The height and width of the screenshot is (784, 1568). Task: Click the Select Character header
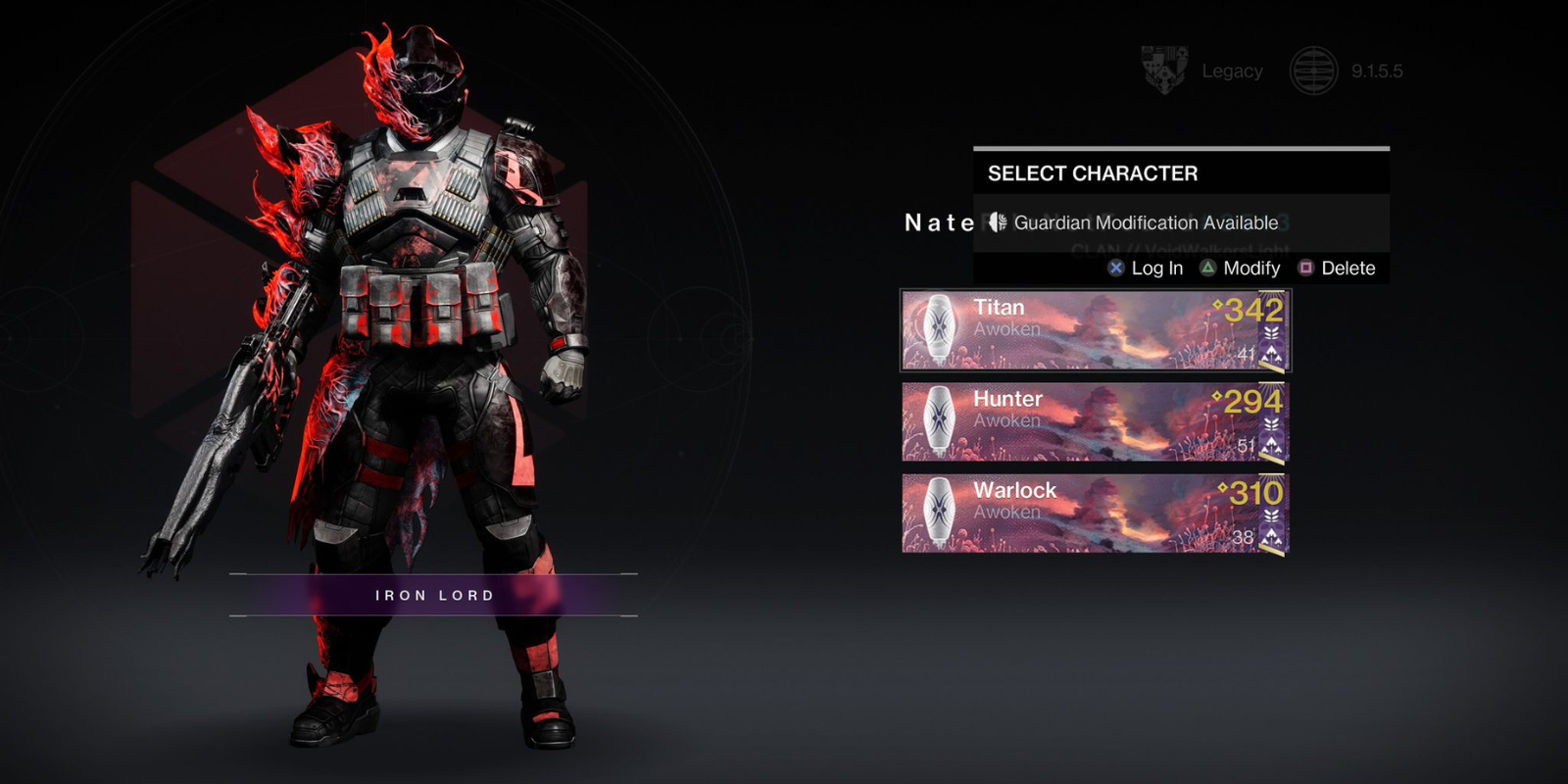point(1092,173)
